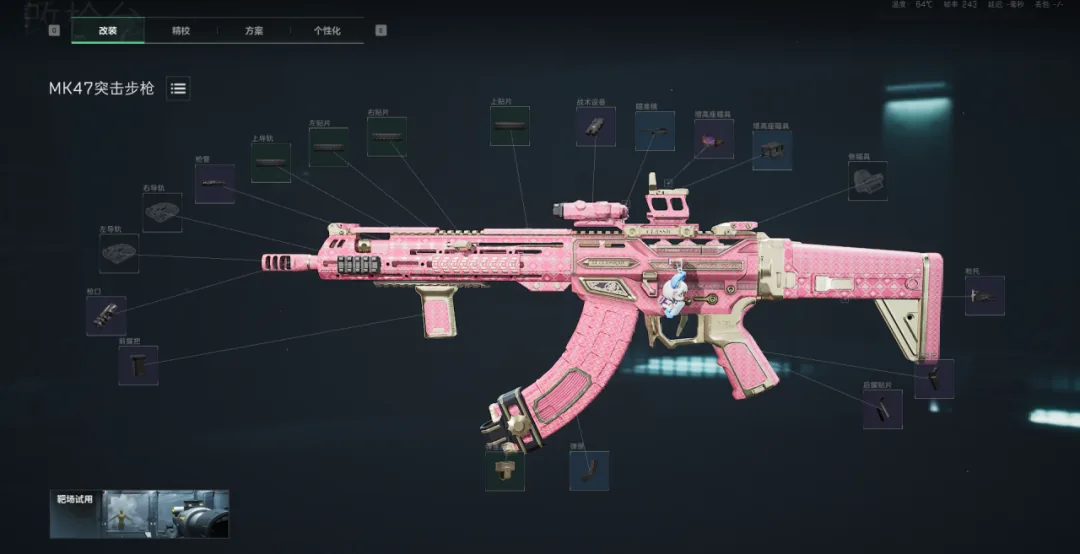Image resolution: width=1080 pixels, height=554 pixels.
Task: Open the 左导轨 left rail slot
Action: pos(119,254)
